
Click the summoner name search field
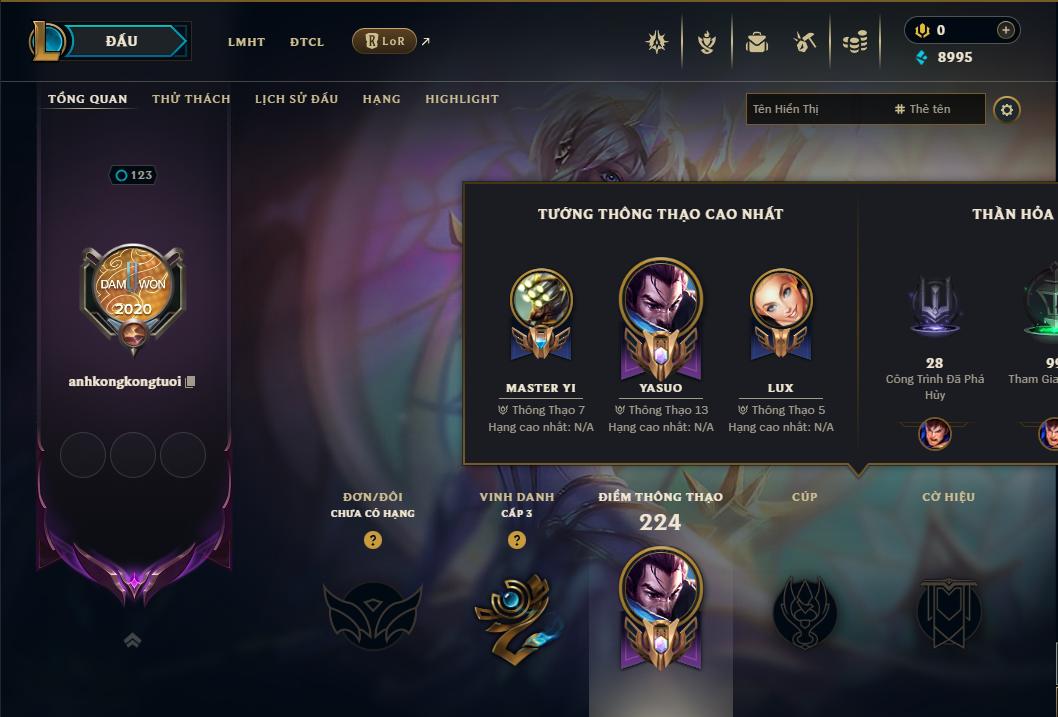(x=815, y=109)
